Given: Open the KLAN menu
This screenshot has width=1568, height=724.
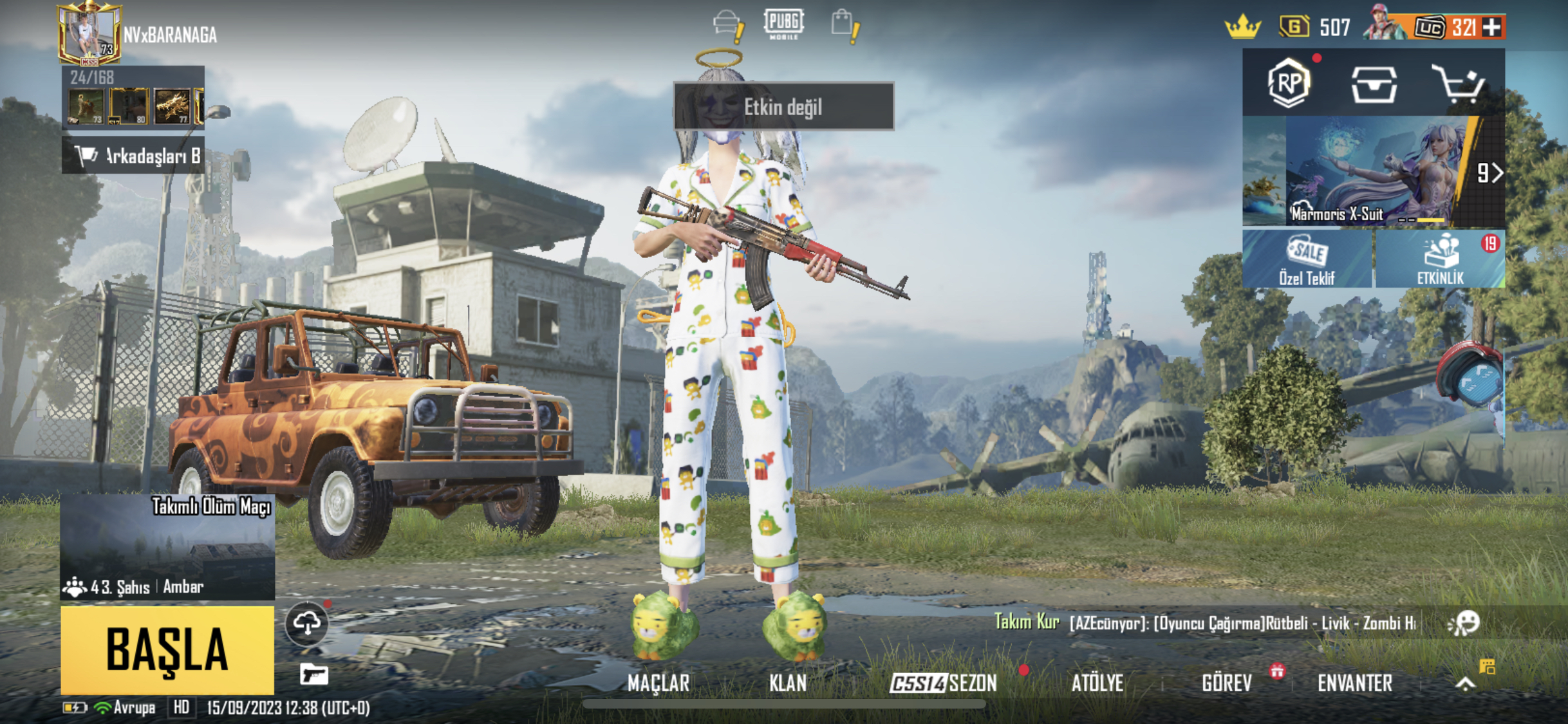Looking at the screenshot, I should (x=787, y=683).
